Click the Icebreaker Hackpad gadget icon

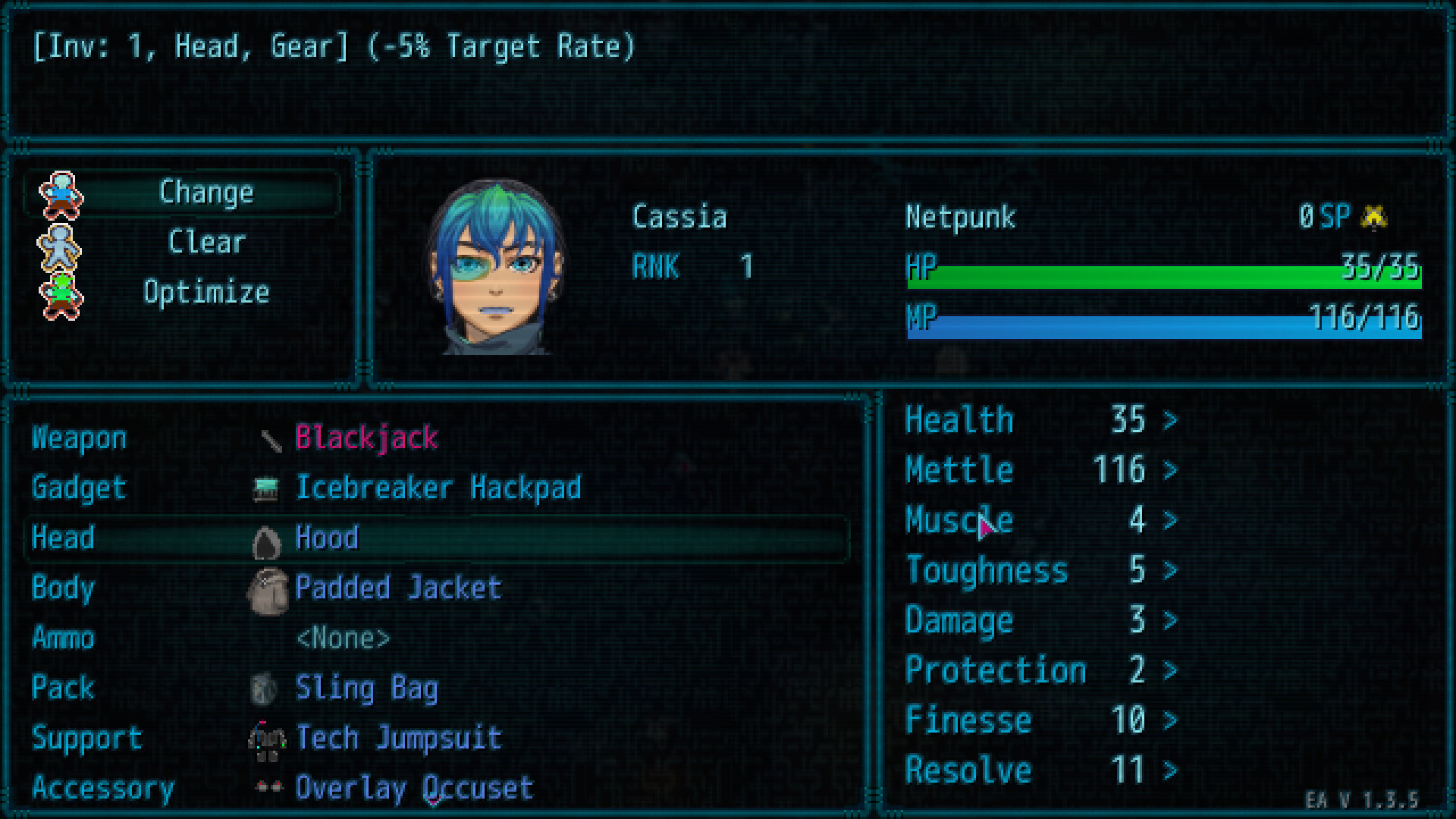[265, 488]
